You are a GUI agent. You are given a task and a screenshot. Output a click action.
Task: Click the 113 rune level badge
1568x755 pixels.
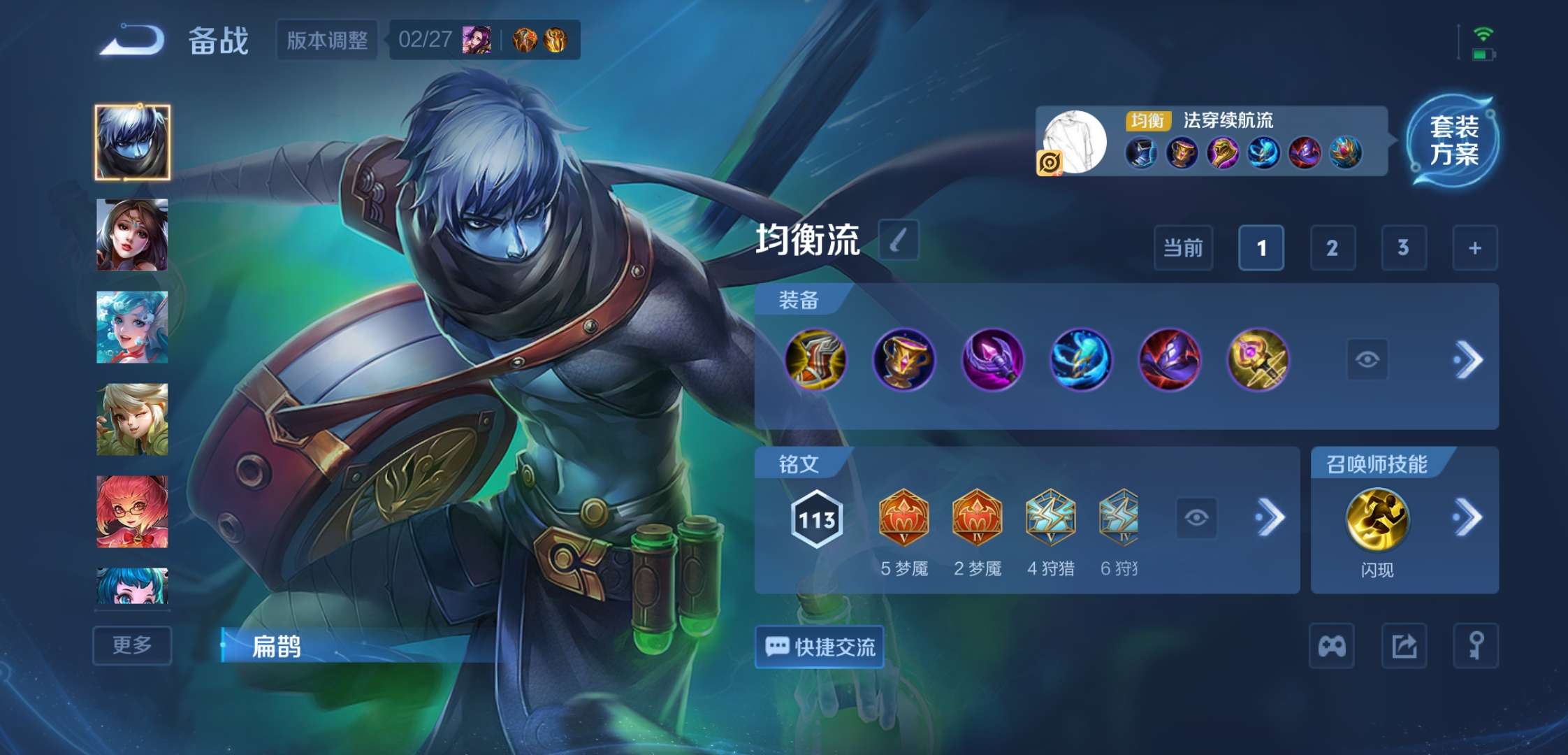[815, 517]
